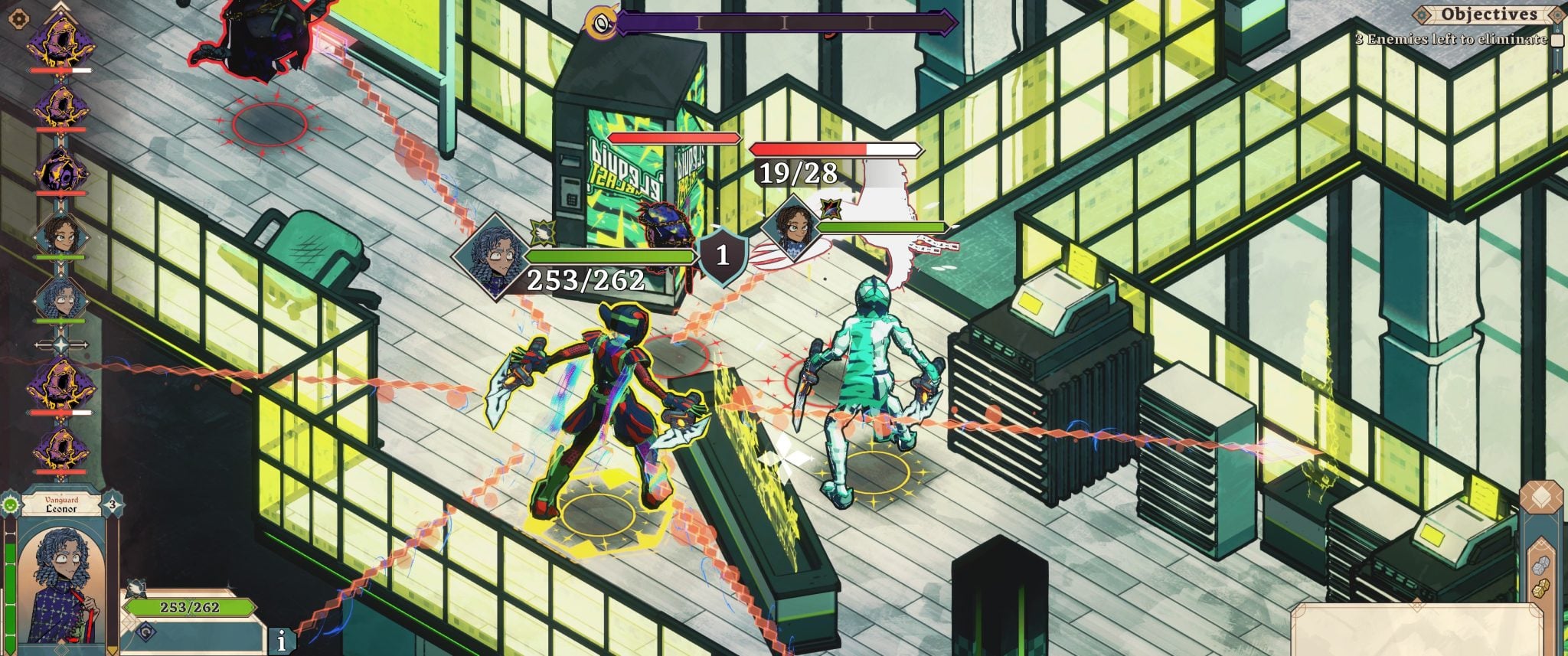Screen dimensions: 1568x656
Task: Click the silver dice icon
Action: (x=1540, y=565)
